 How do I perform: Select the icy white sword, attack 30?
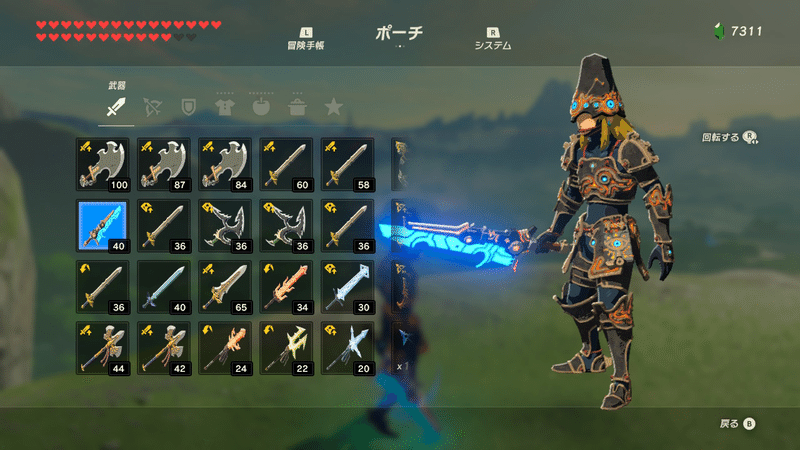coord(348,286)
